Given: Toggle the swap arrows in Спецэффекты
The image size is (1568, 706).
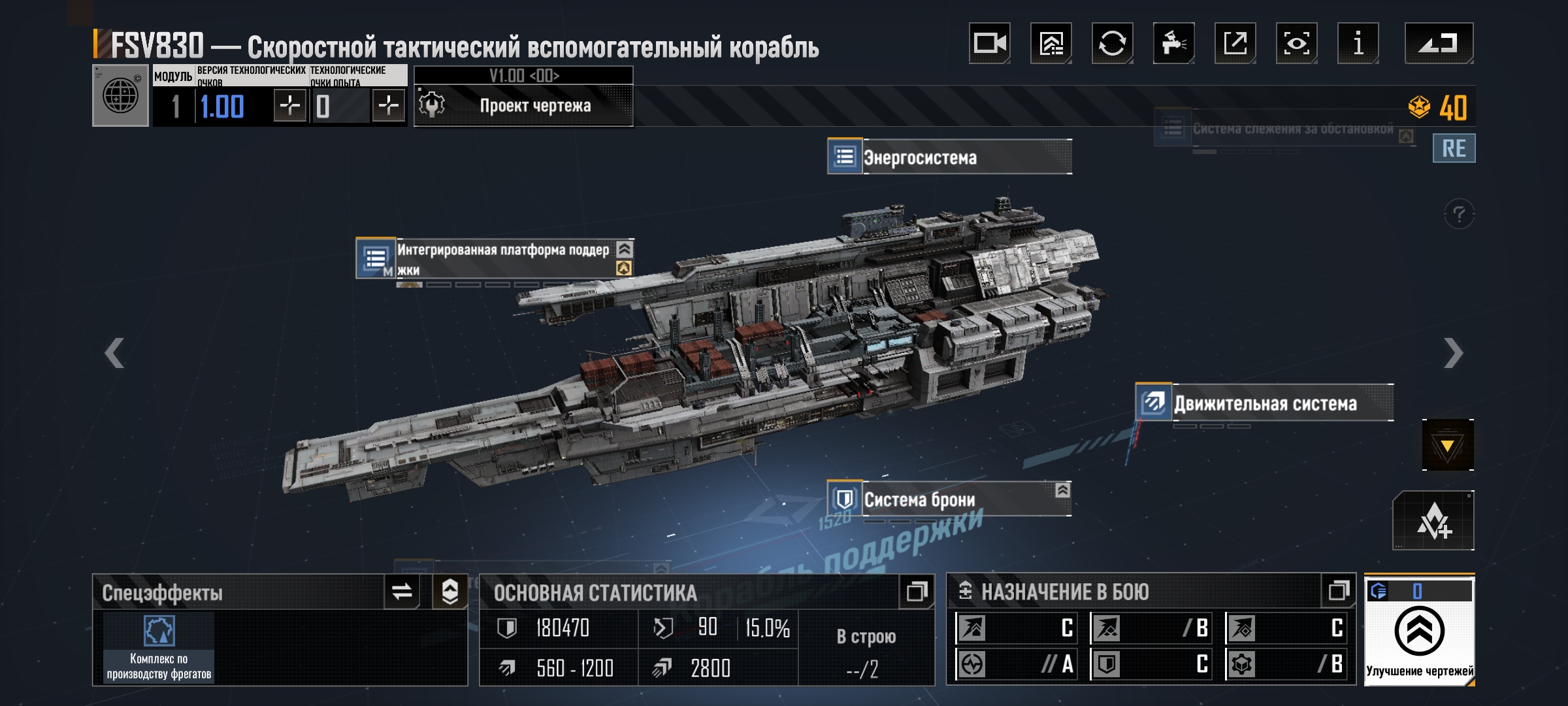Looking at the screenshot, I should pos(402,592).
